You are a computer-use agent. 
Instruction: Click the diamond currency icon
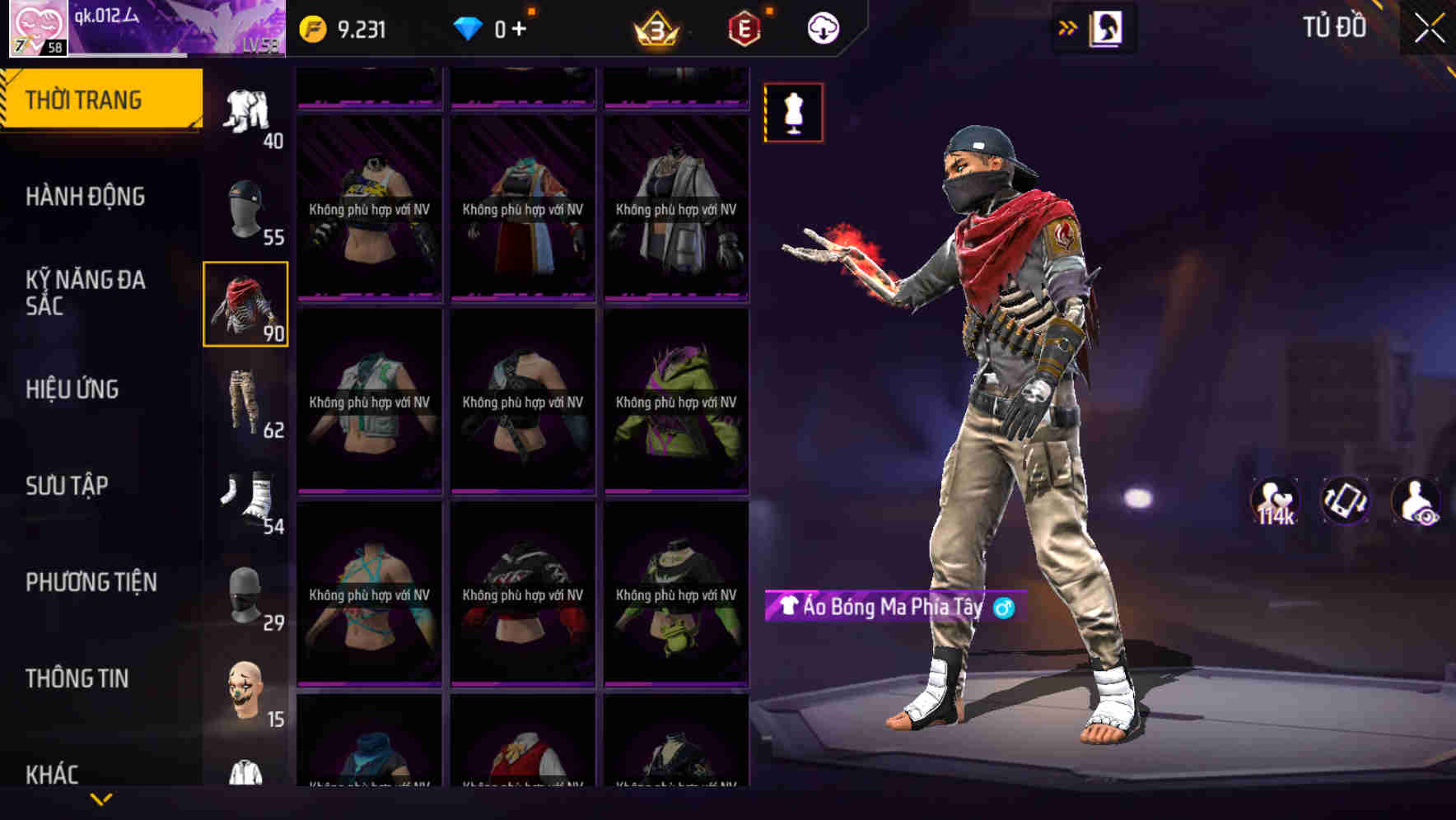pyautogui.click(x=468, y=27)
